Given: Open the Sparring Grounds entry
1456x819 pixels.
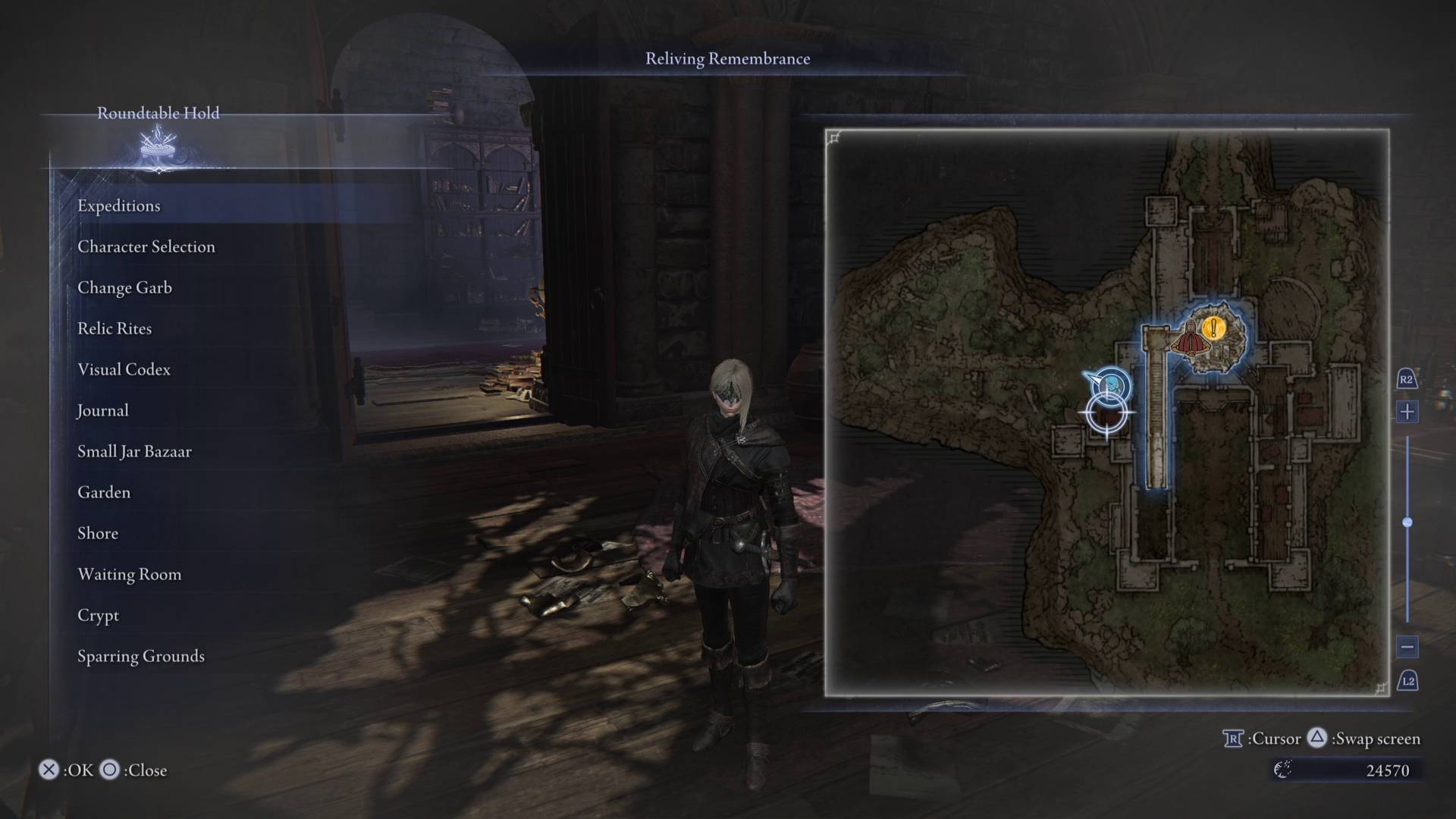Looking at the screenshot, I should [141, 656].
